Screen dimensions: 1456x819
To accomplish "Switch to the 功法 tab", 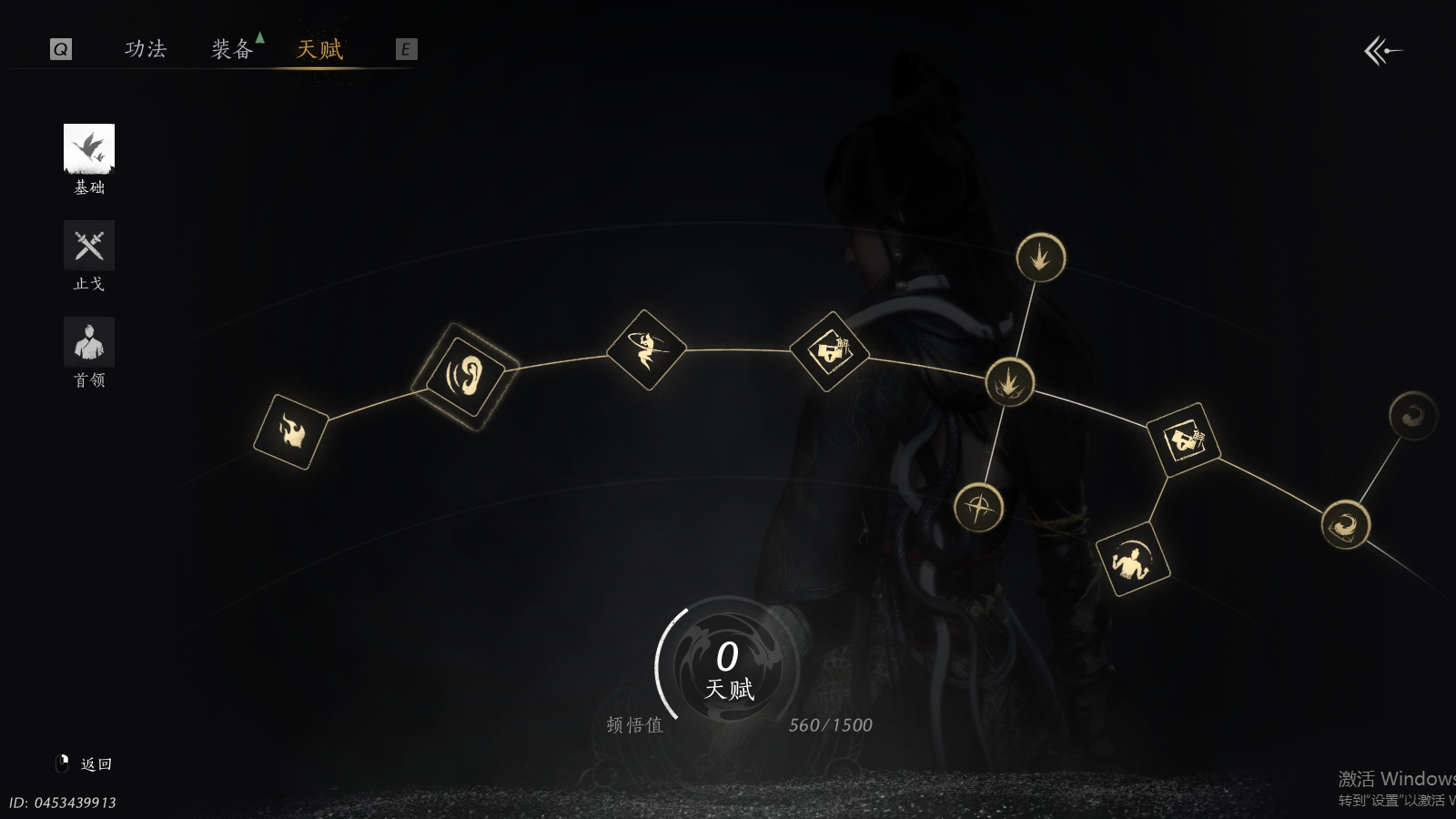I will pyautogui.click(x=146, y=49).
